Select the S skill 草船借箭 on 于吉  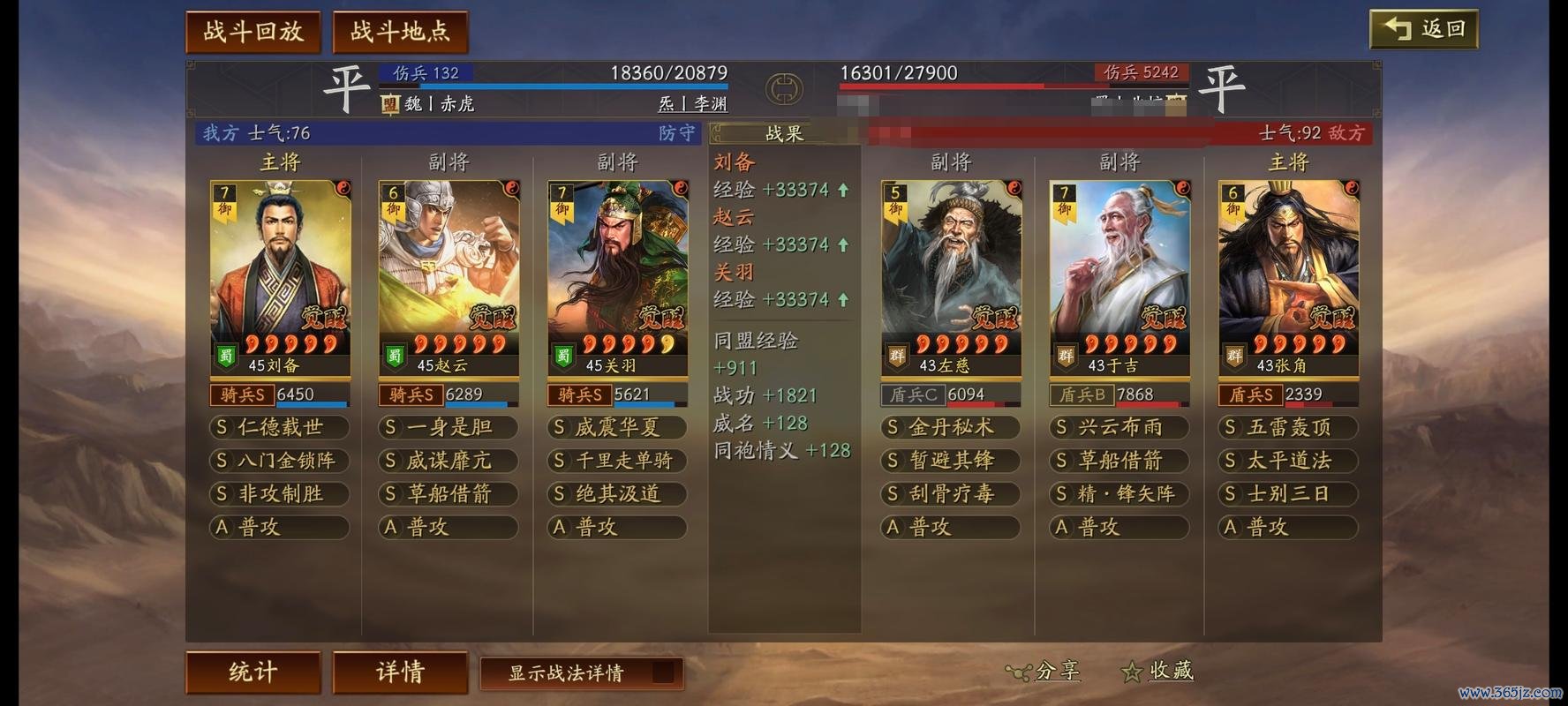[x=1119, y=461]
